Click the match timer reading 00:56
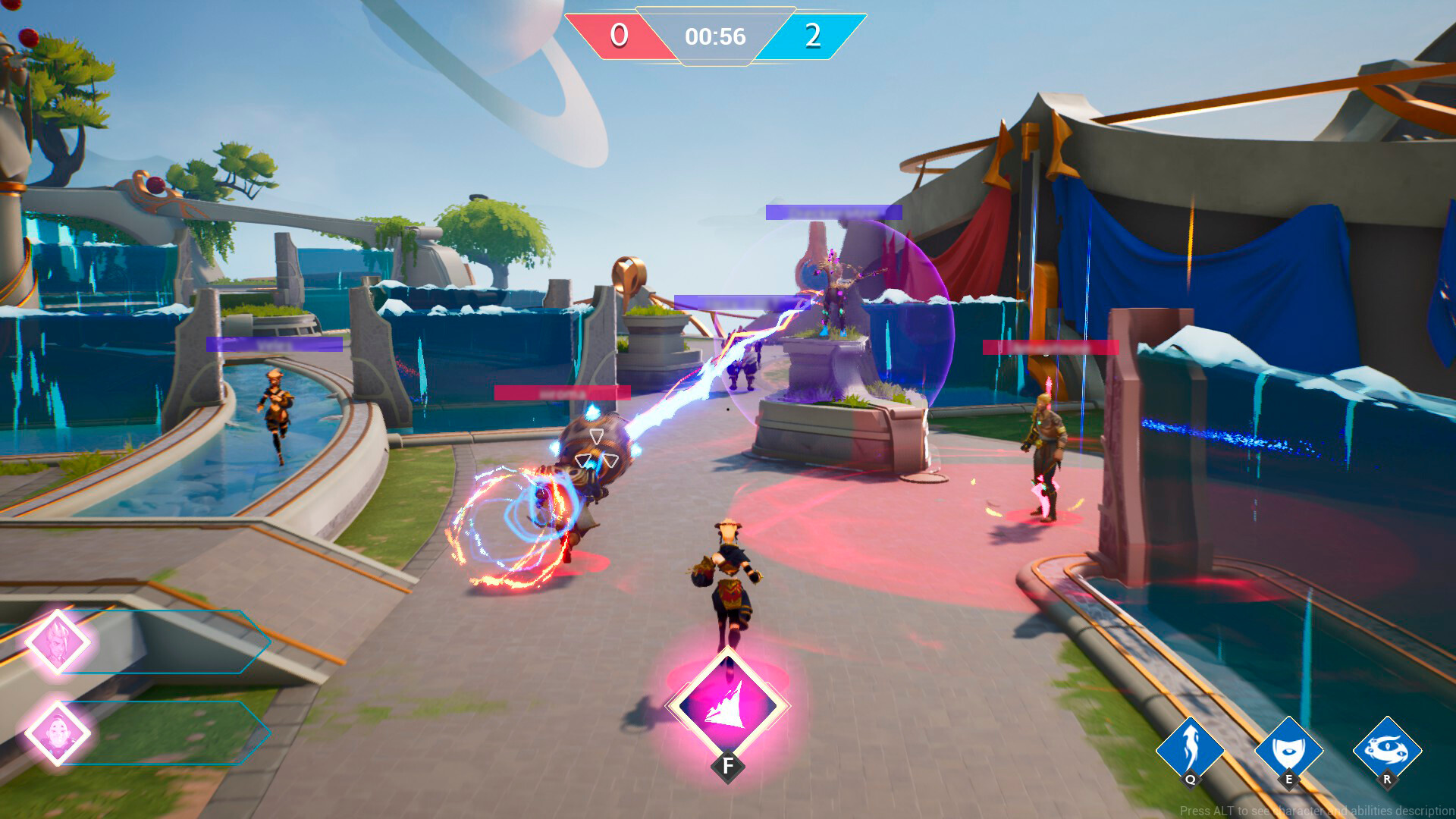Image resolution: width=1456 pixels, height=819 pixels. point(717,35)
